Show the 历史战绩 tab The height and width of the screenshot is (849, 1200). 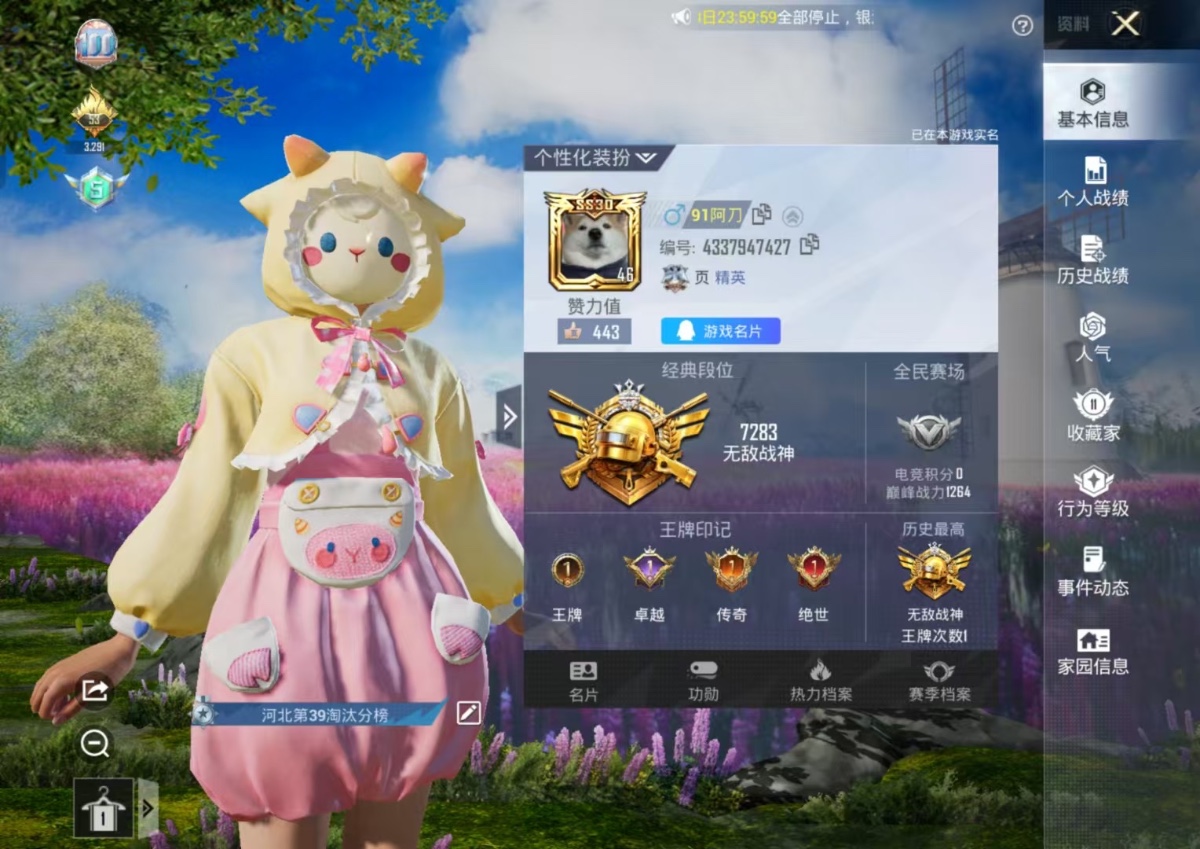pyautogui.click(x=1093, y=260)
